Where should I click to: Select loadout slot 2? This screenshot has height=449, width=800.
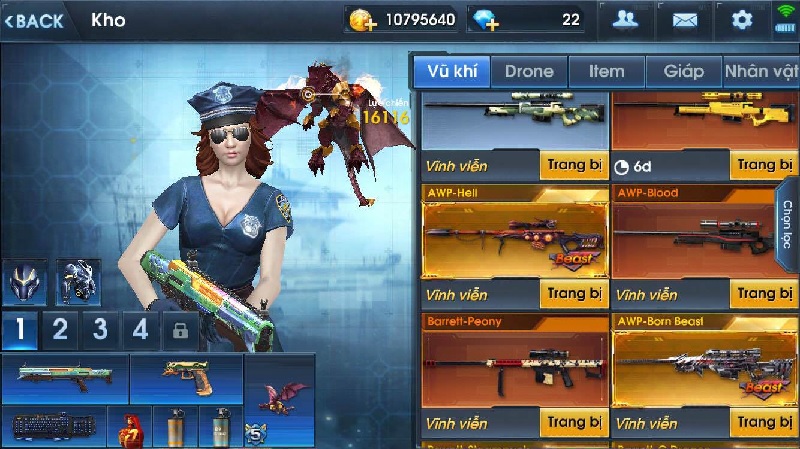pyautogui.click(x=60, y=330)
